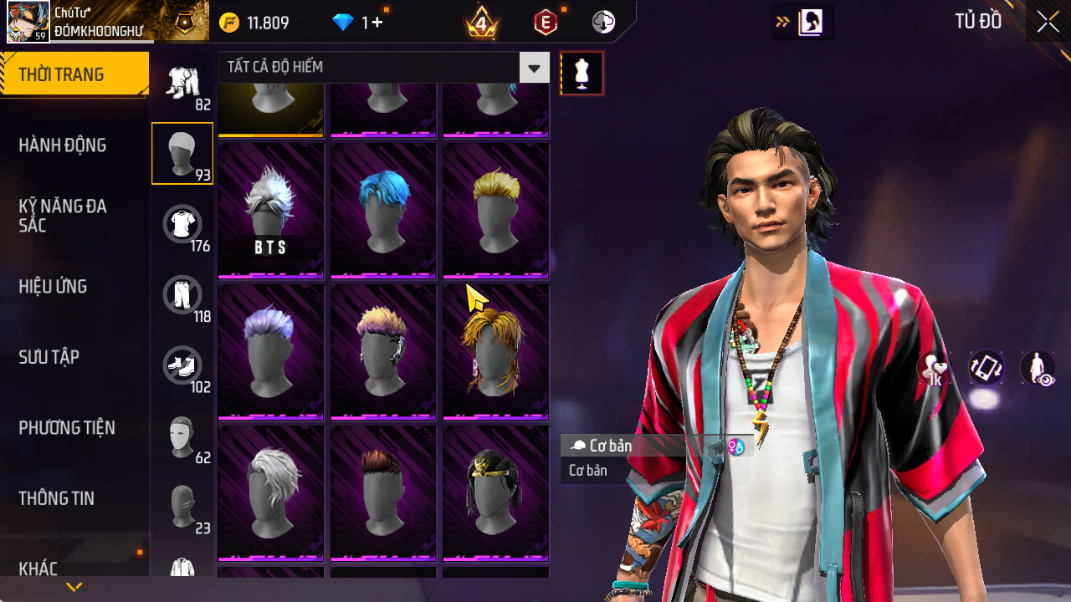Open the Sưu Tập tab
This screenshot has width=1071, height=602.
point(49,357)
